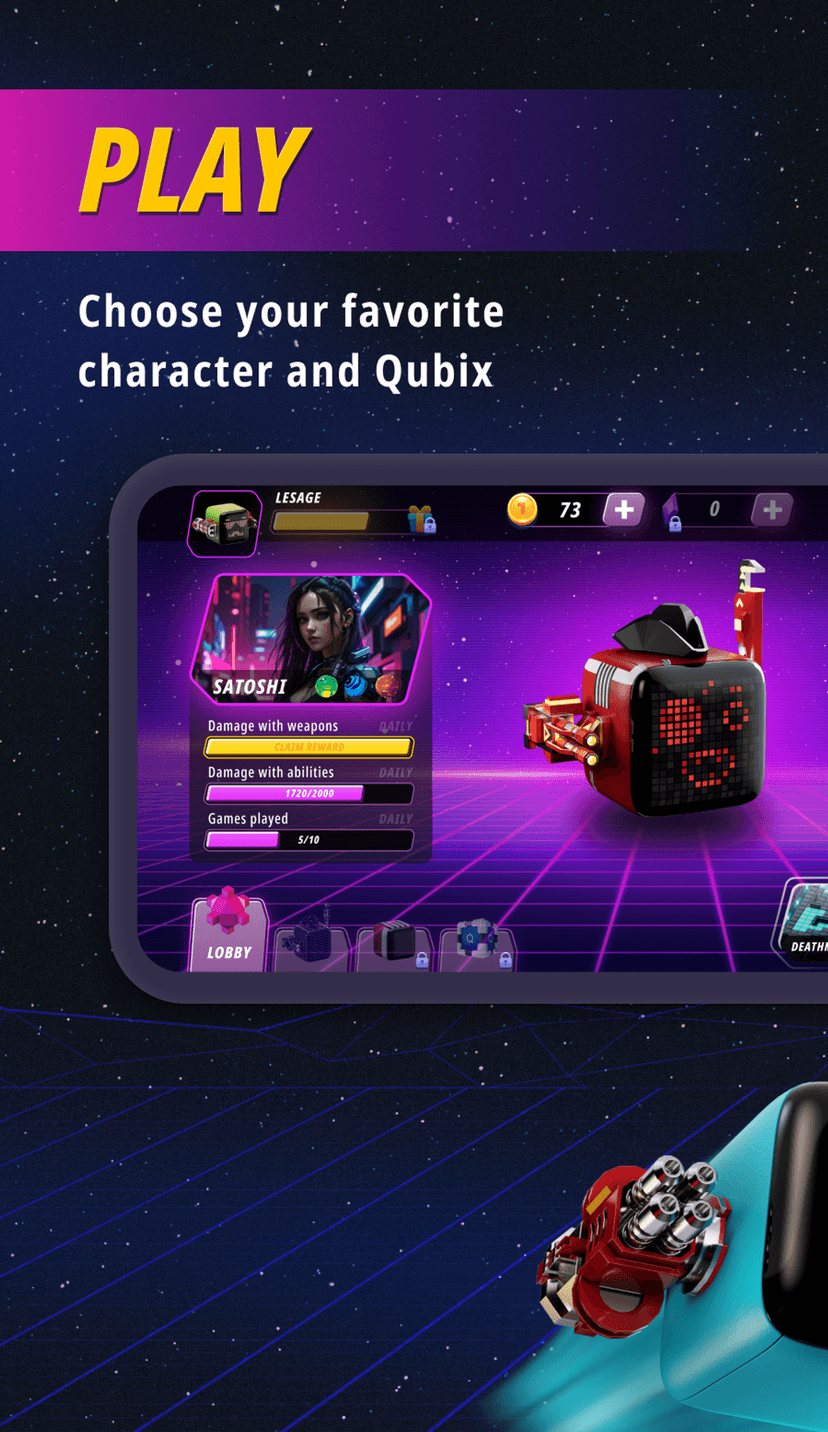Image resolution: width=828 pixels, height=1432 pixels.
Task: Open the dark armed cube tab
Action: (x=310, y=946)
